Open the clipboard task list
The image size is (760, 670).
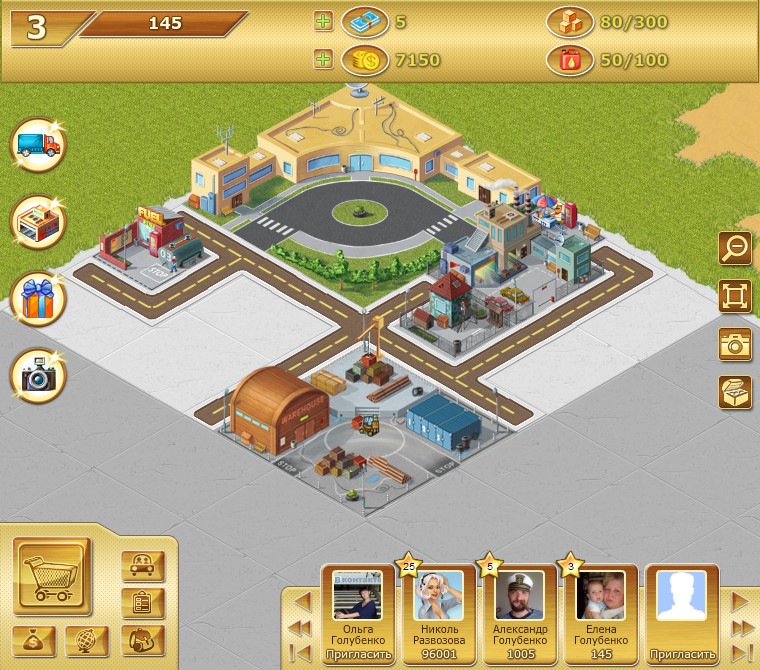142,603
